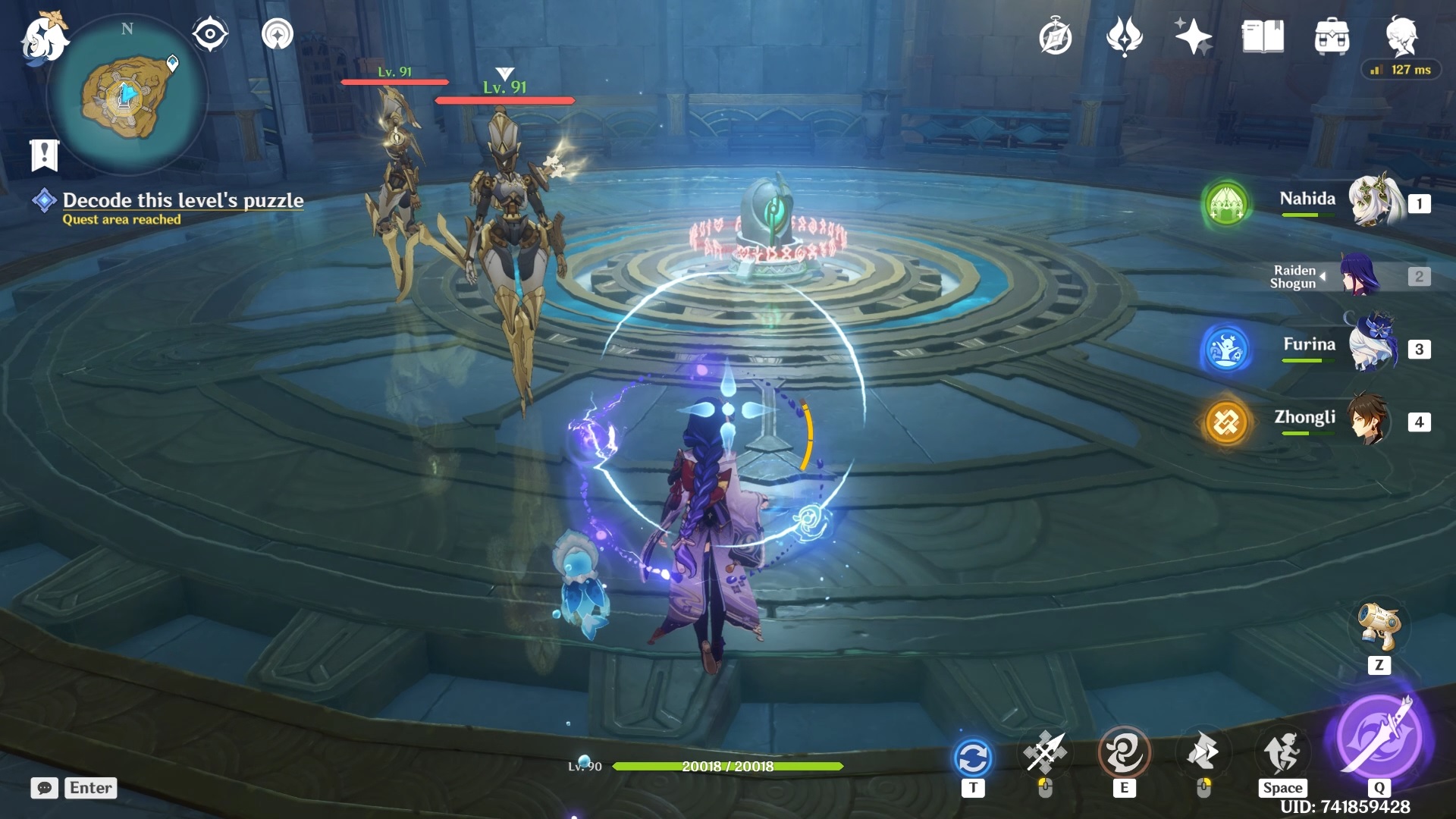Open the Inventory backpack icon

[1332, 36]
